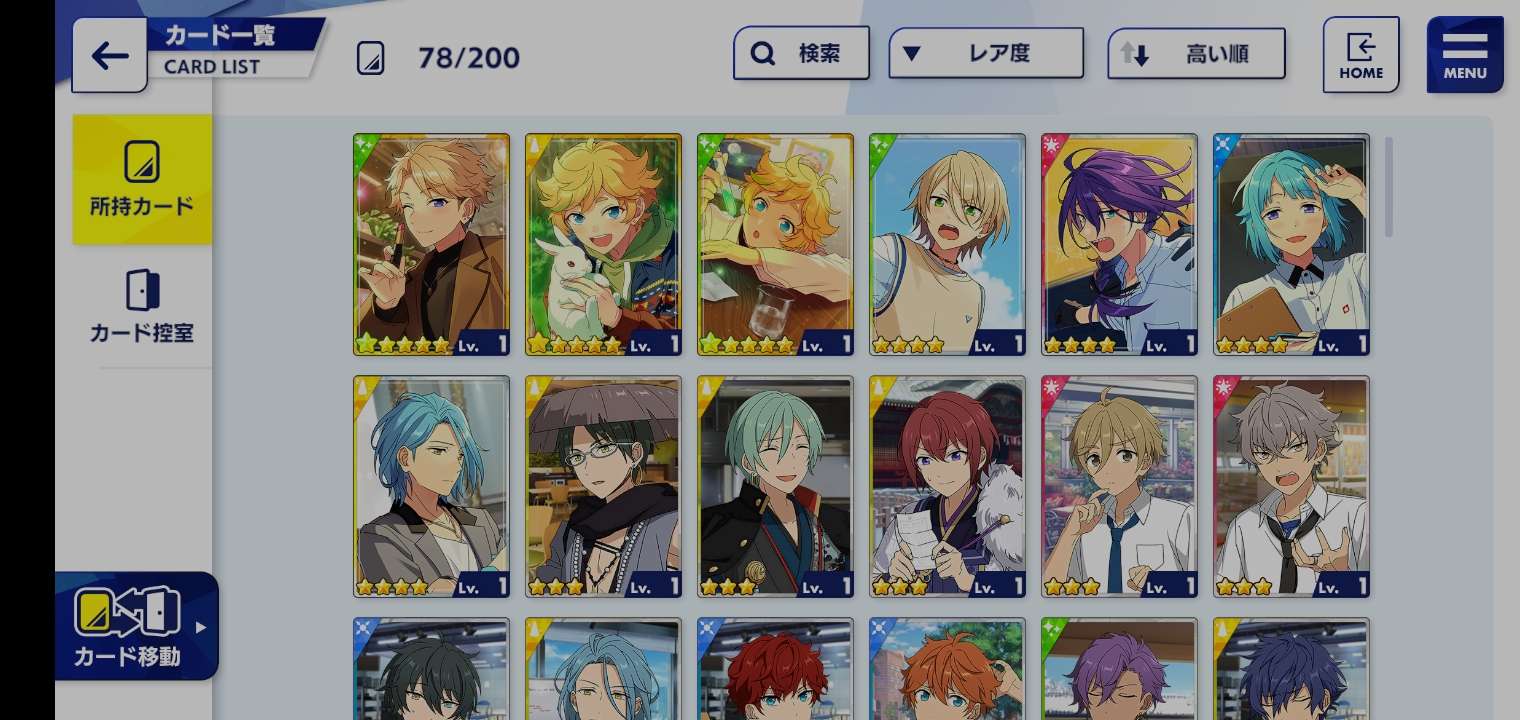Return to the HOME screen
The image size is (1520, 720).
click(1360, 55)
